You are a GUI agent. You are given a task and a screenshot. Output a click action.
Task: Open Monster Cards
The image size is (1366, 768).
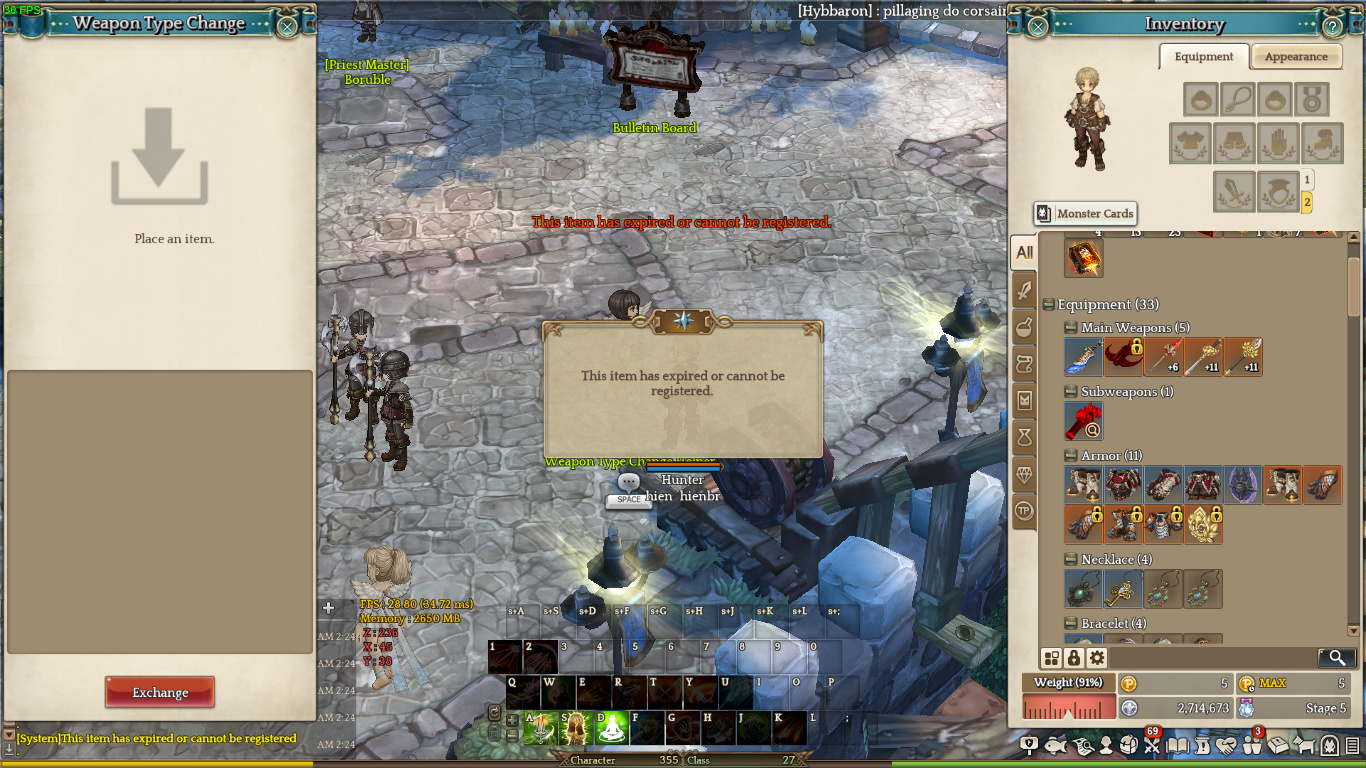[x=1085, y=213]
